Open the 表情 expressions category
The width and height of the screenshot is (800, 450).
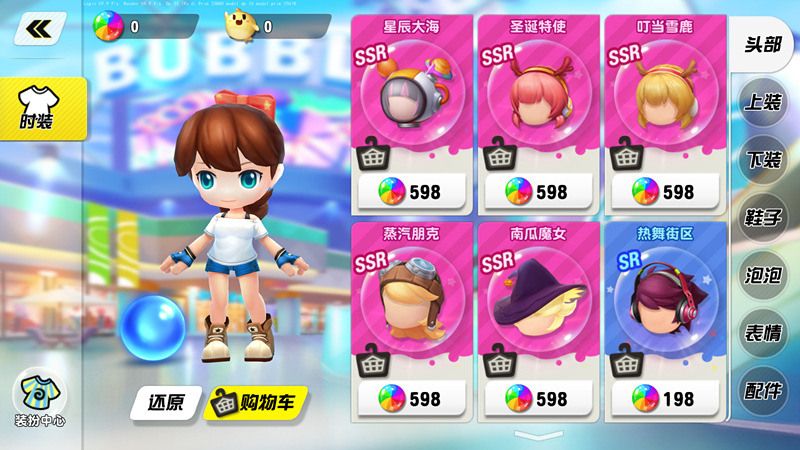click(x=763, y=333)
